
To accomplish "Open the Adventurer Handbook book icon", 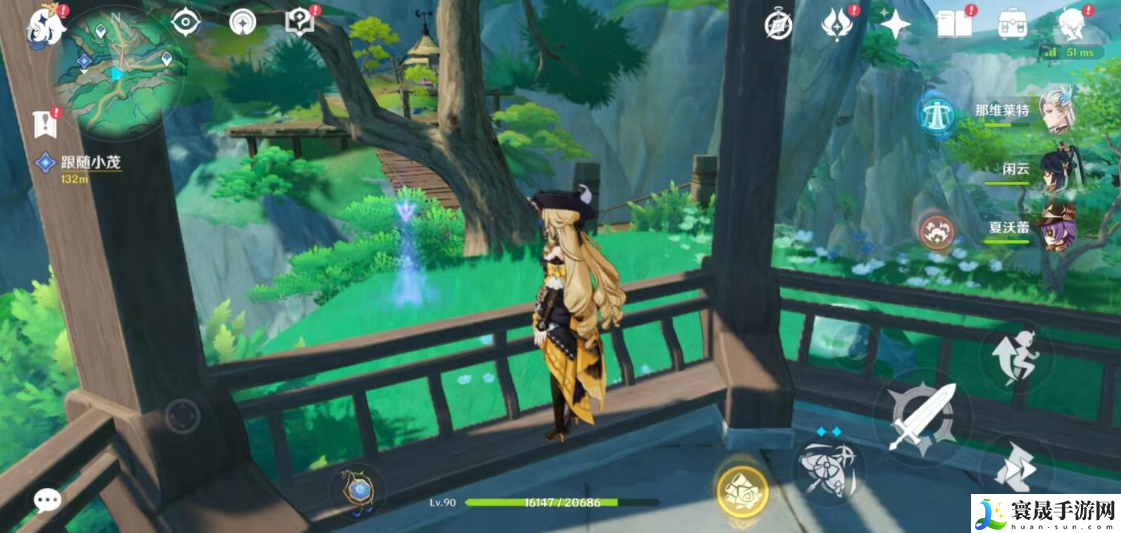I will (x=954, y=24).
